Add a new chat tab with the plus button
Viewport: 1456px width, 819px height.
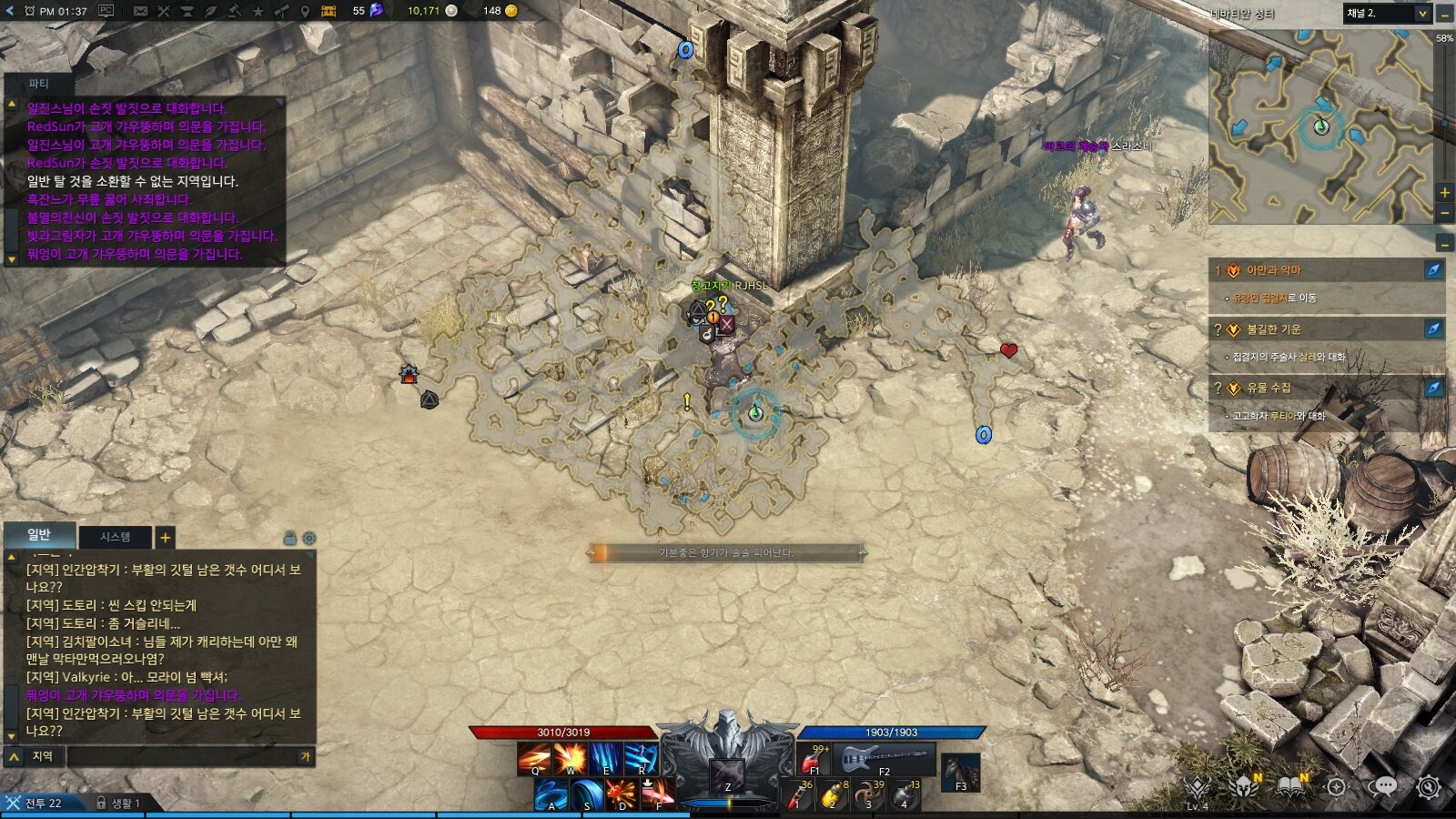pos(165,537)
